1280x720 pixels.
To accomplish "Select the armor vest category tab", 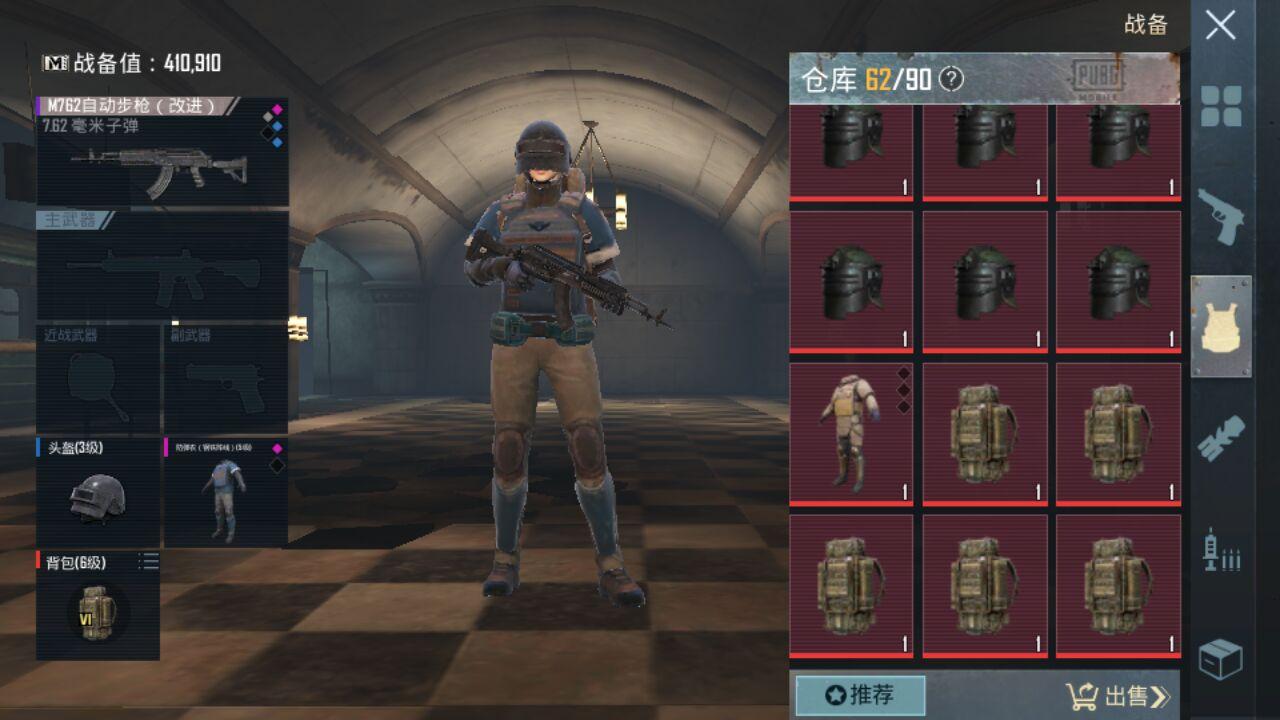I will click(x=1221, y=326).
